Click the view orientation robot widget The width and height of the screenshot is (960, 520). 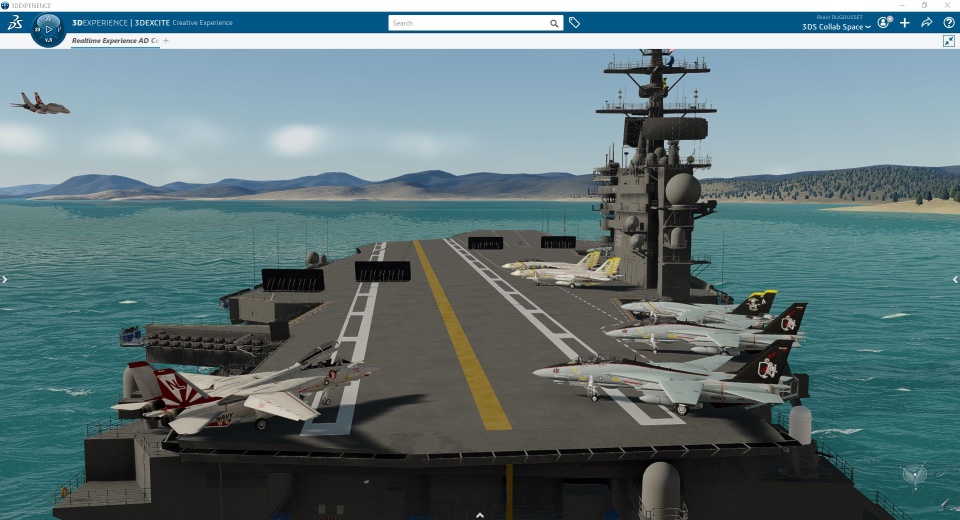(x=914, y=475)
